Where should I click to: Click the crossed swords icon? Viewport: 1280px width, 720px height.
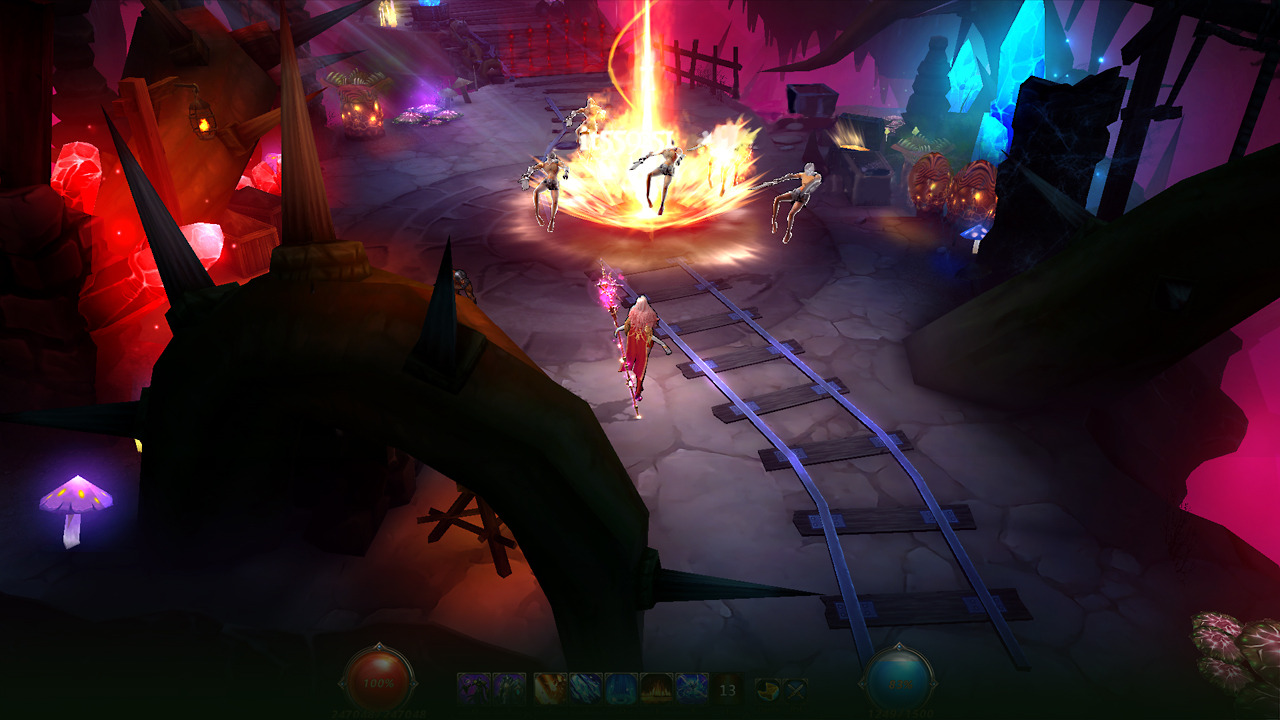(x=794, y=688)
